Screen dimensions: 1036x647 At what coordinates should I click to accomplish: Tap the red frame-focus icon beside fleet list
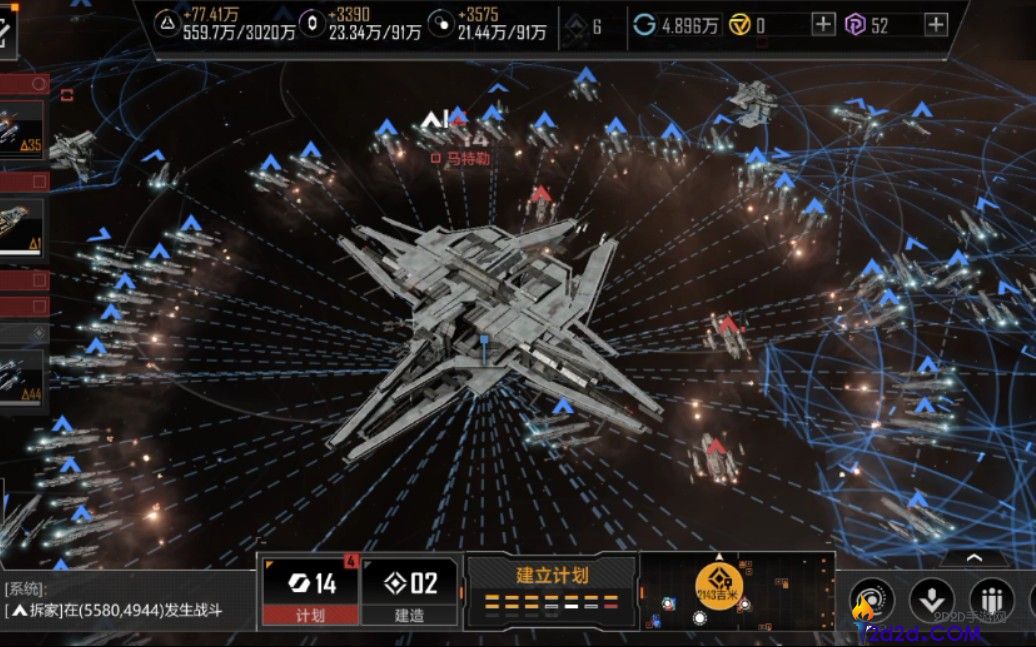(x=67, y=95)
